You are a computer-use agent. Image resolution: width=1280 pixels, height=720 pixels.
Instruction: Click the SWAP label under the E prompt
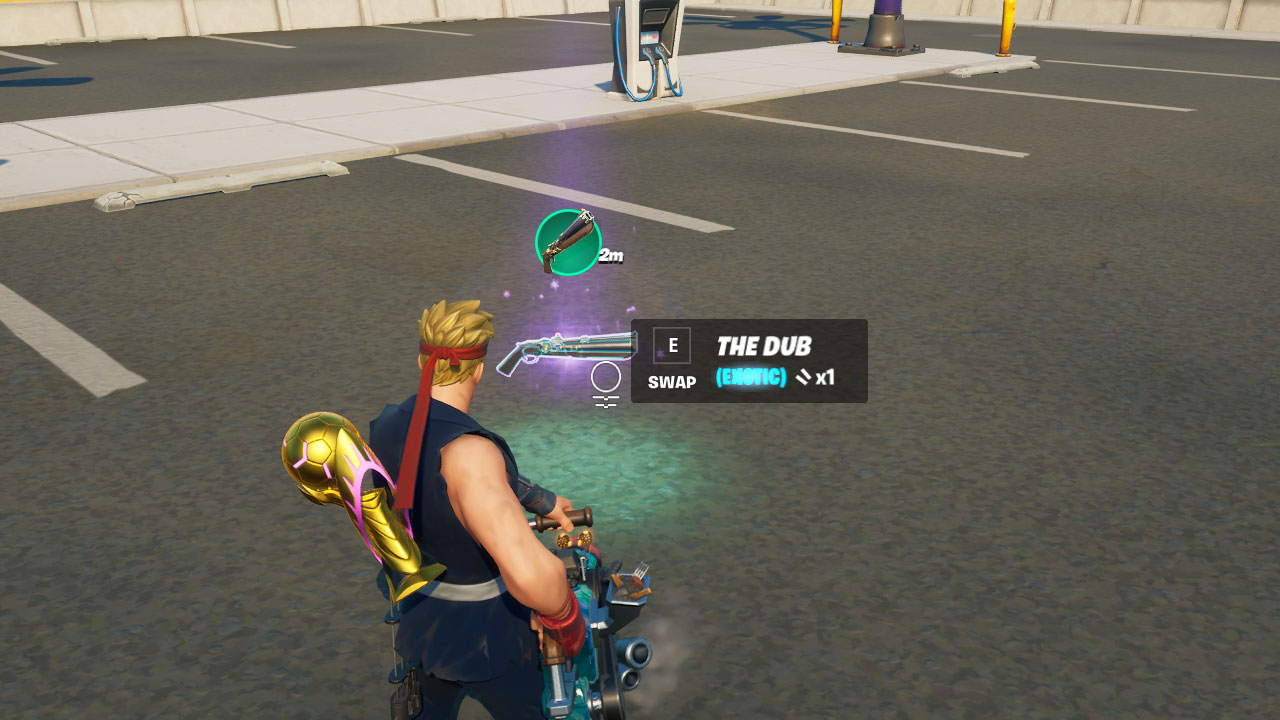click(672, 382)
